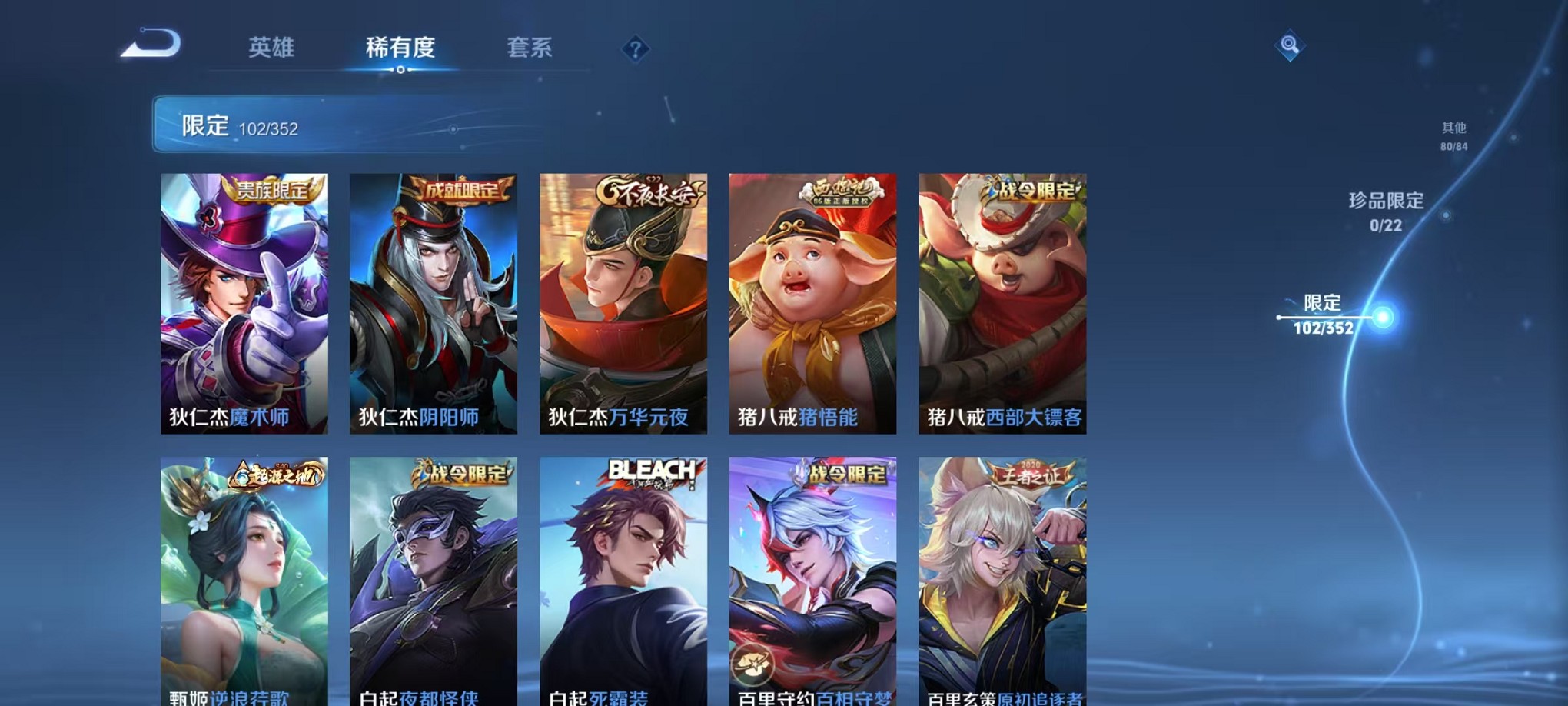Switch to the 英雄 tab
Viewport: 1568px width, 706px height.
271,48
